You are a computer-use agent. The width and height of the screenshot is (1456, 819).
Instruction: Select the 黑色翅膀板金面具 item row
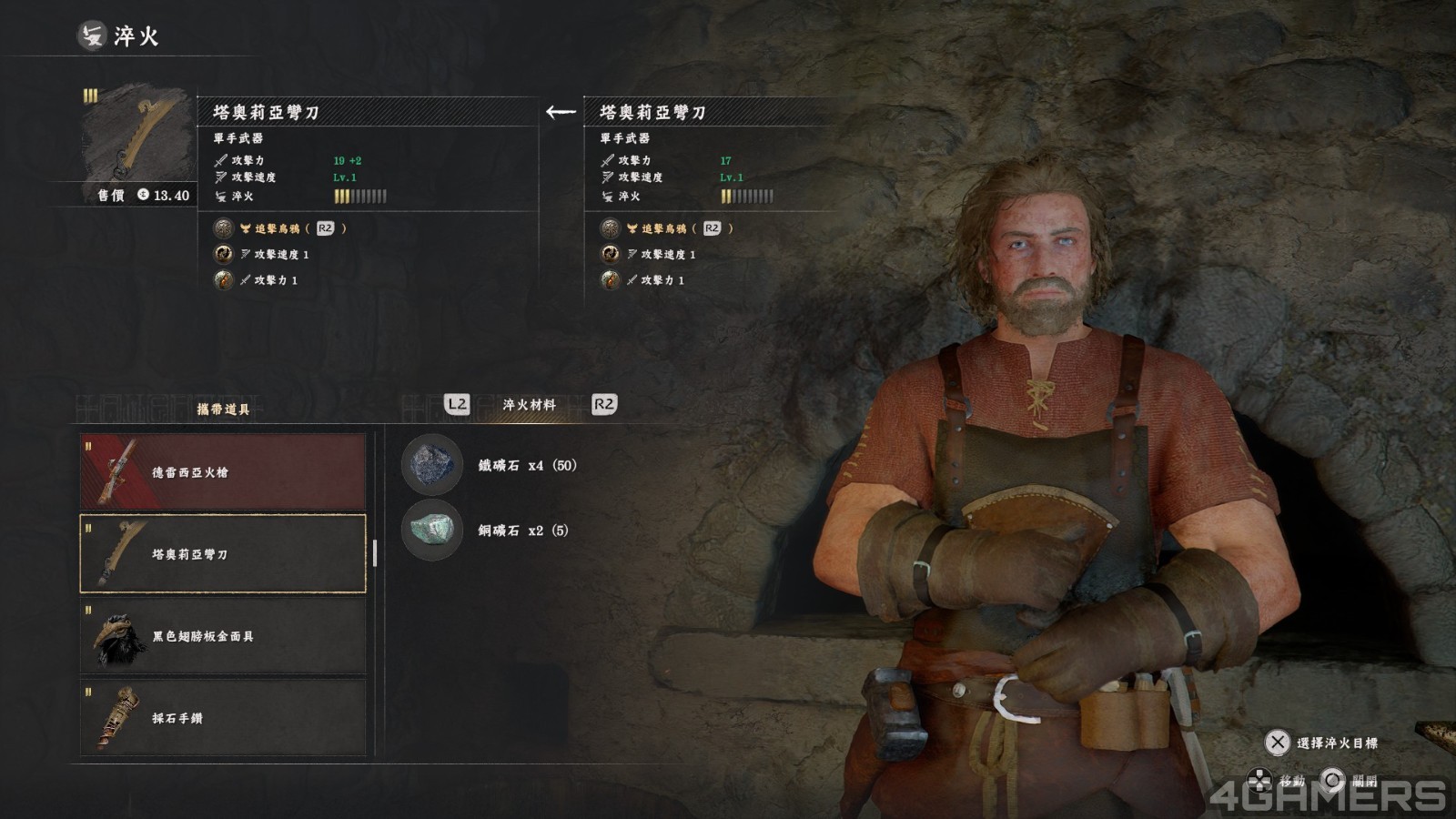coord(223,635)
